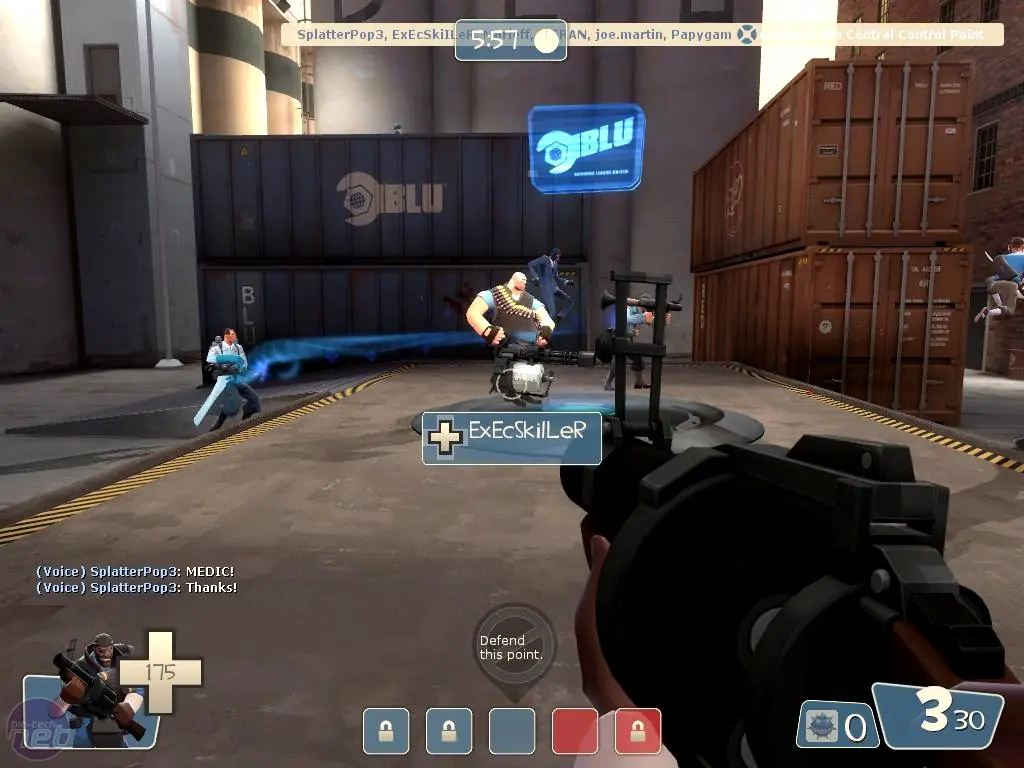Select the ExEcSkilLeR player name panel
Screen dimensions: 1024x768
[512, 438]
